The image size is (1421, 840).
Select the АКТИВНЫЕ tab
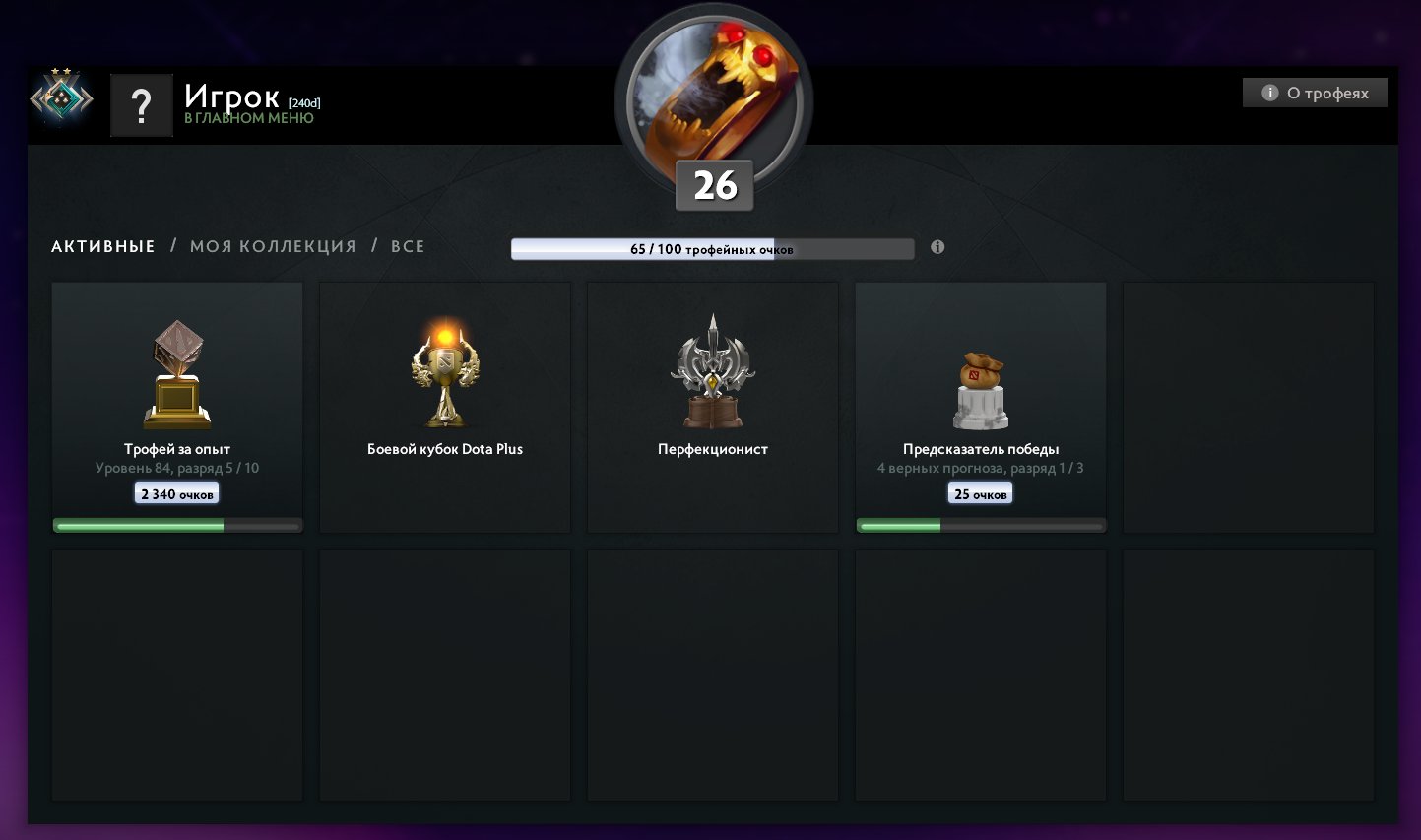tap(101, 246)
